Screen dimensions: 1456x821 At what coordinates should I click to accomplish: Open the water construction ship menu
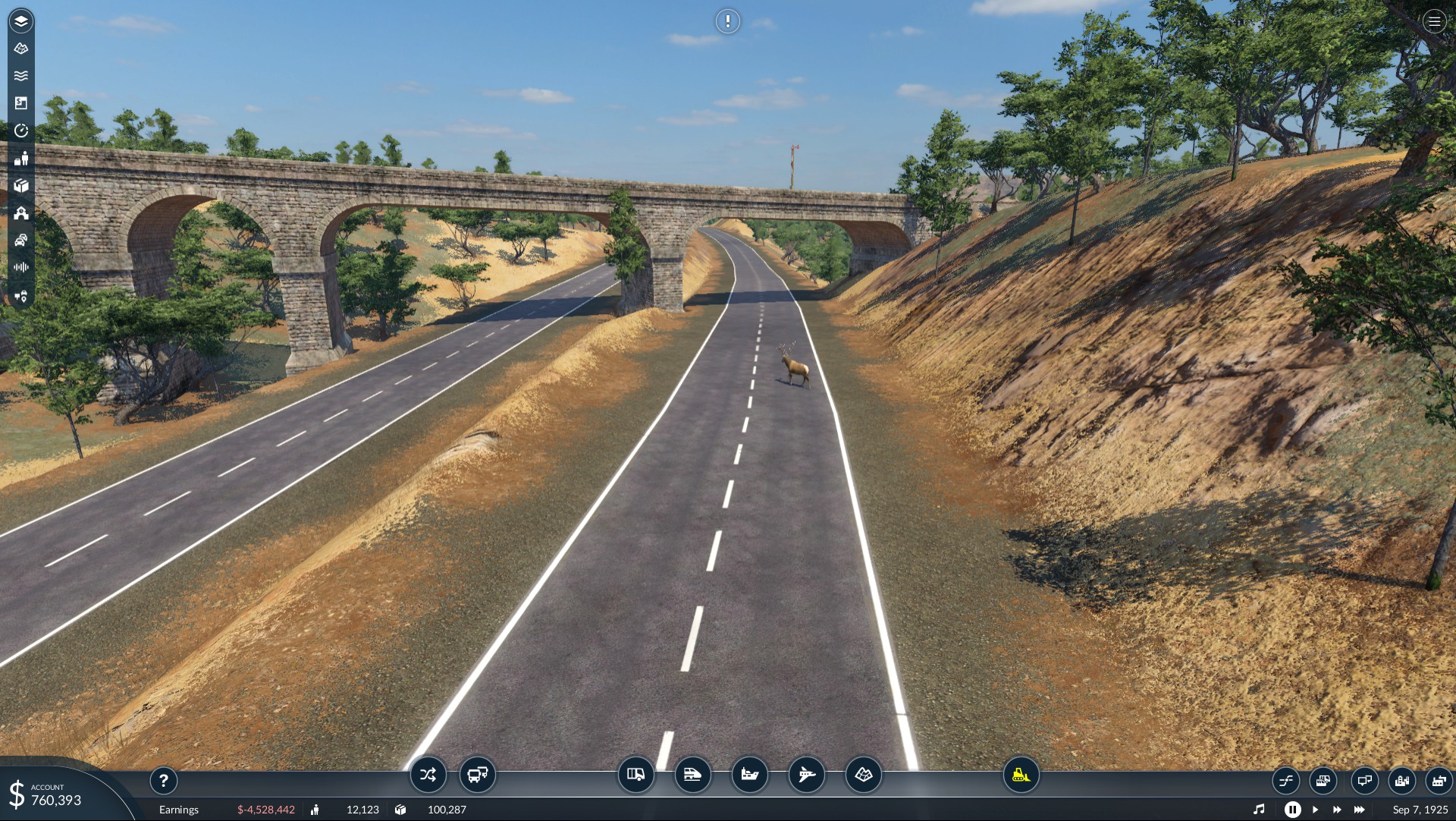[749, 775]
